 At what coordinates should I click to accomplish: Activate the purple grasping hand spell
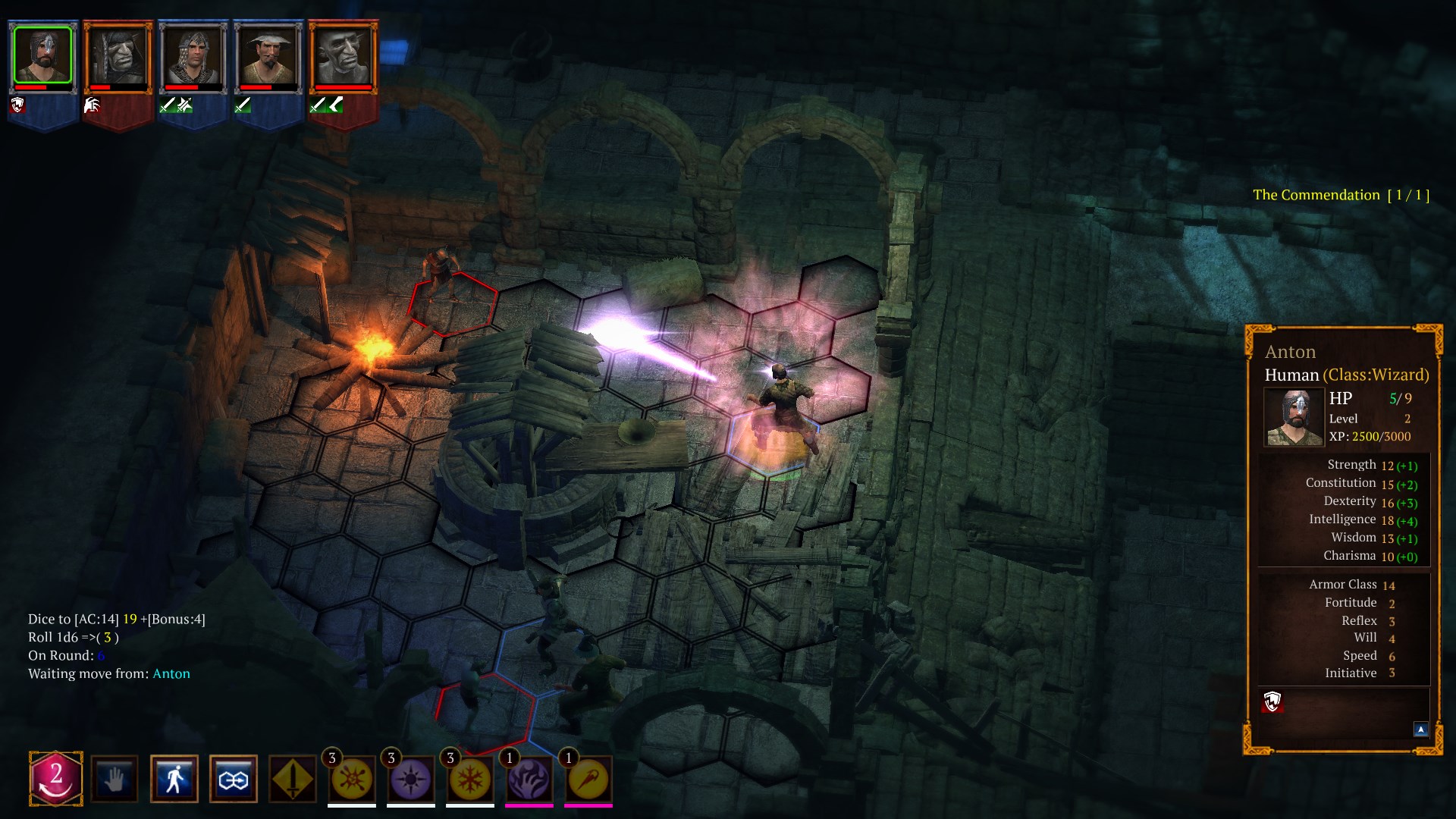529,779
